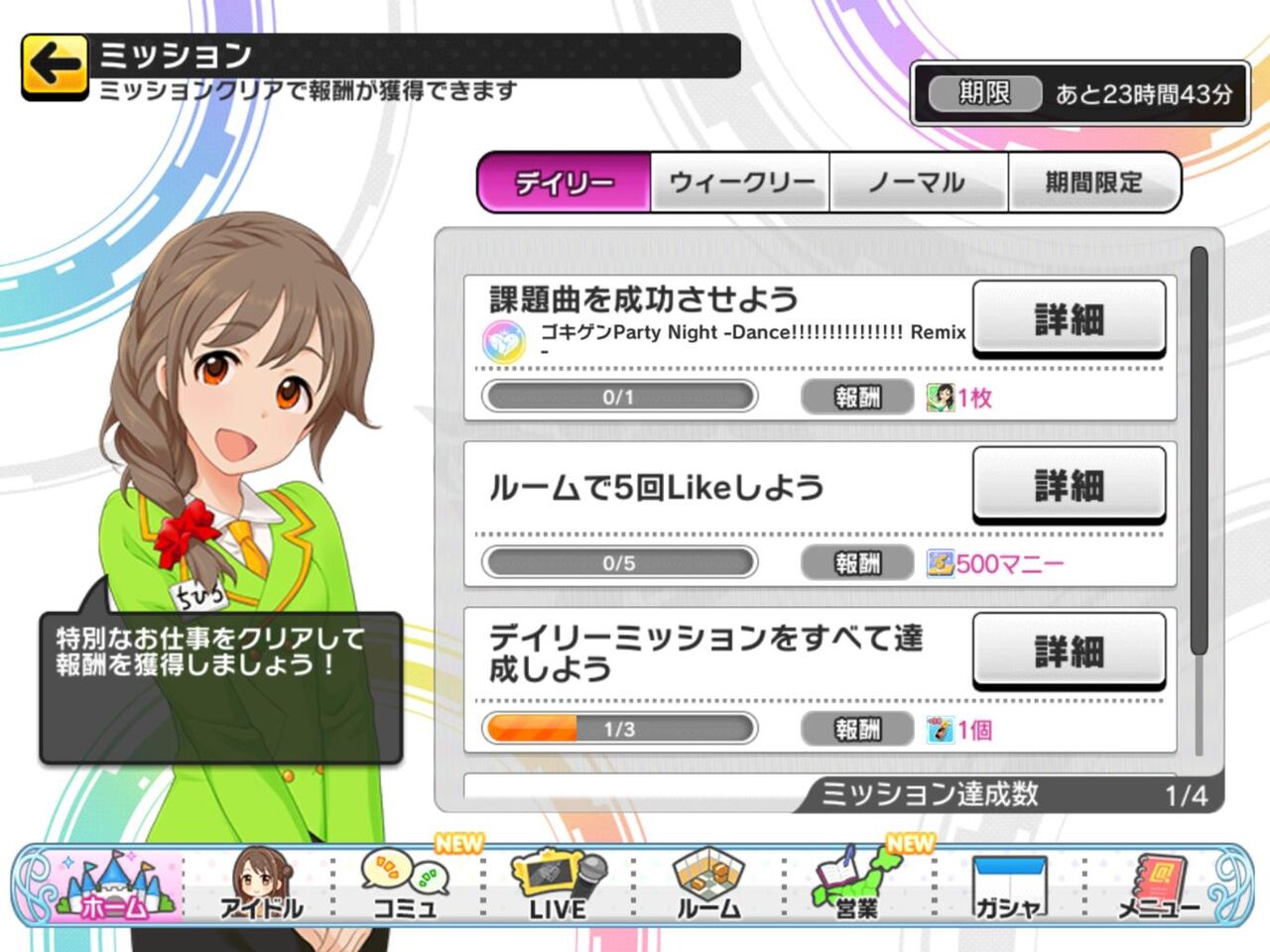Open 詳細 for 課題曲を成功させよう mission
The height and width of the screenshot is (952, 1270).
coord(1069,317)
